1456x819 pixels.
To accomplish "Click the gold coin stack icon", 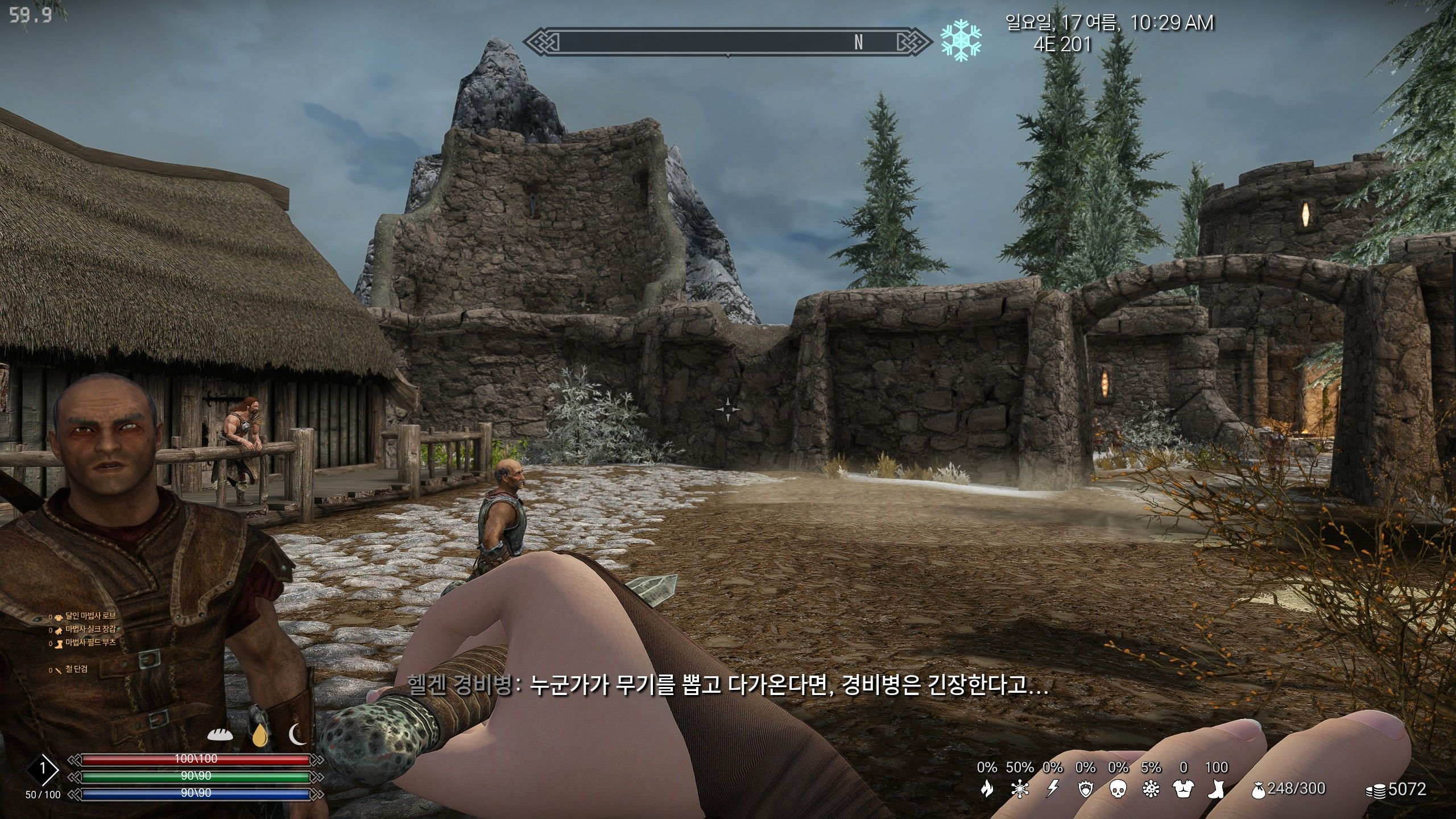I will (1376, 790).
